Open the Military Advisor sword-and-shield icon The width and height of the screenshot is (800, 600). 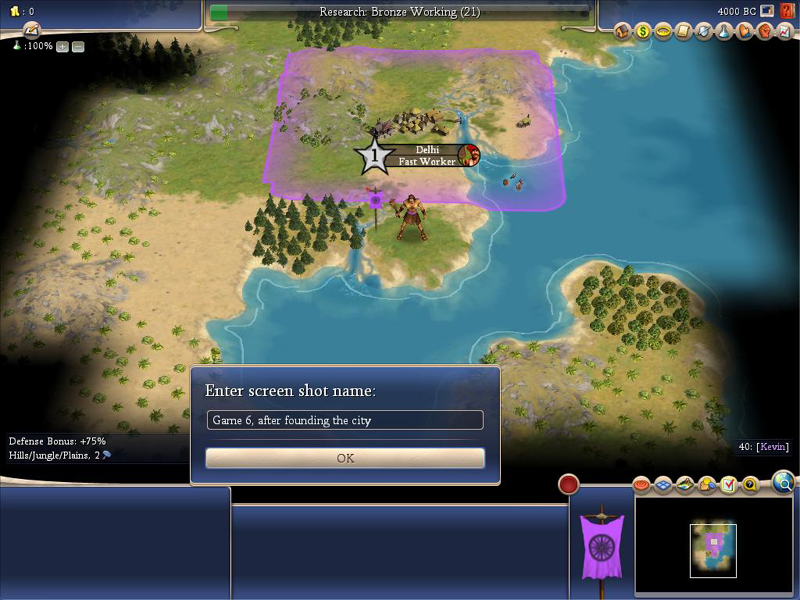coord(704,32)
